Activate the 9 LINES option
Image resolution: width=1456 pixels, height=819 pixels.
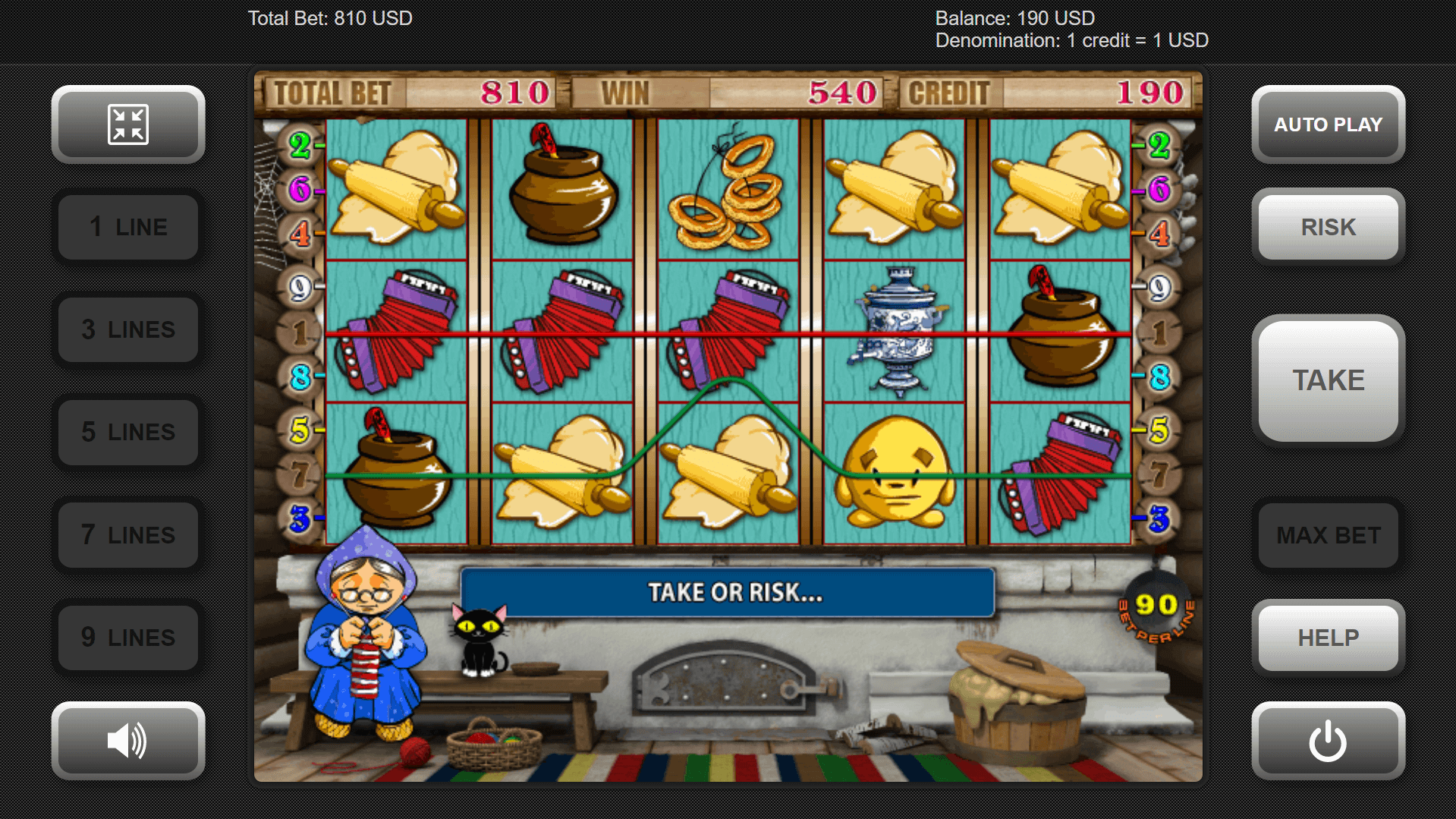(x=128, y=638)
